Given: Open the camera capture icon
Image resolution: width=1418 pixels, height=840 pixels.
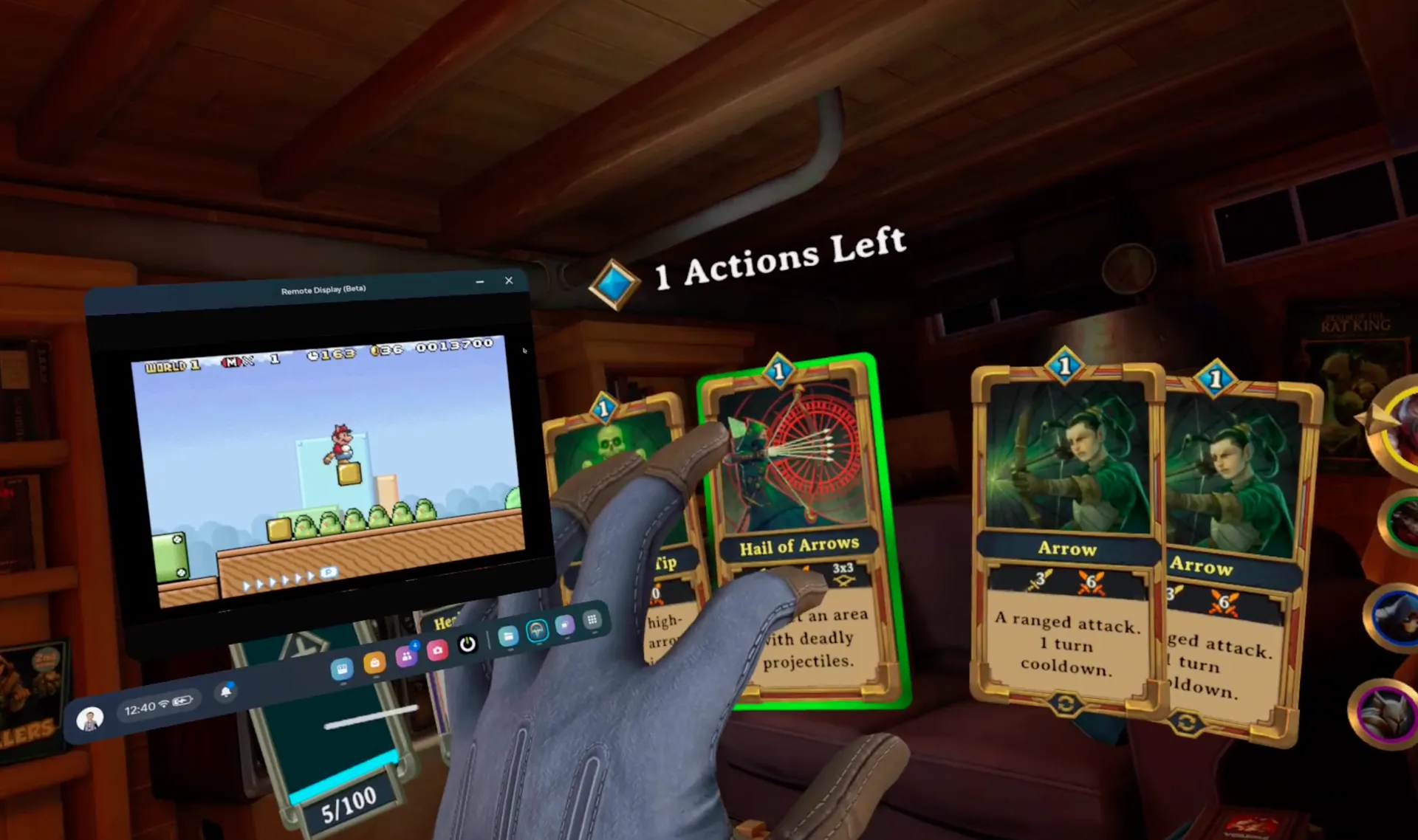Looking at the screenshot, I should (437, 651).
